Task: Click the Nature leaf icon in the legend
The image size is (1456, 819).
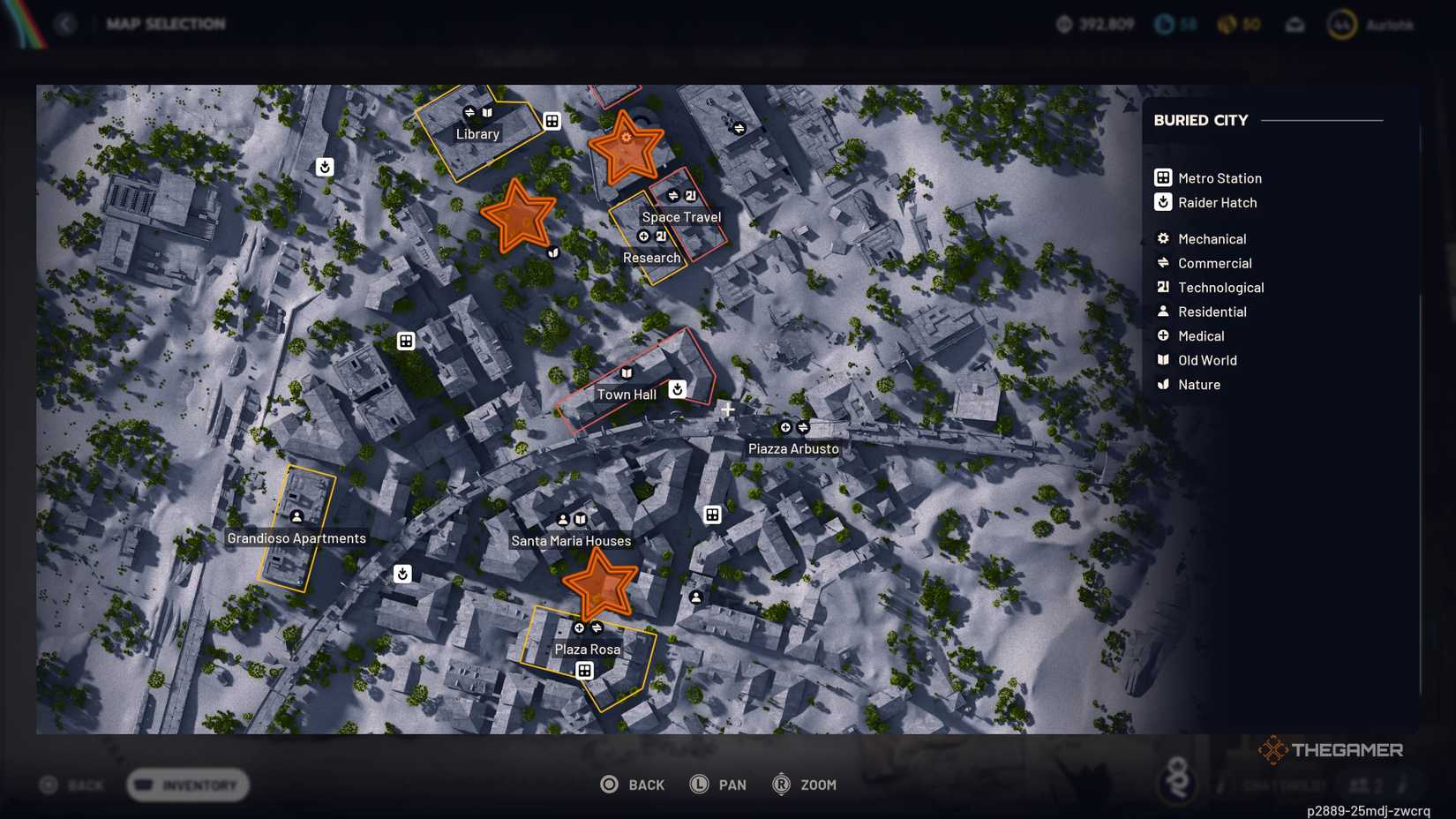Action: point(1162,384)
